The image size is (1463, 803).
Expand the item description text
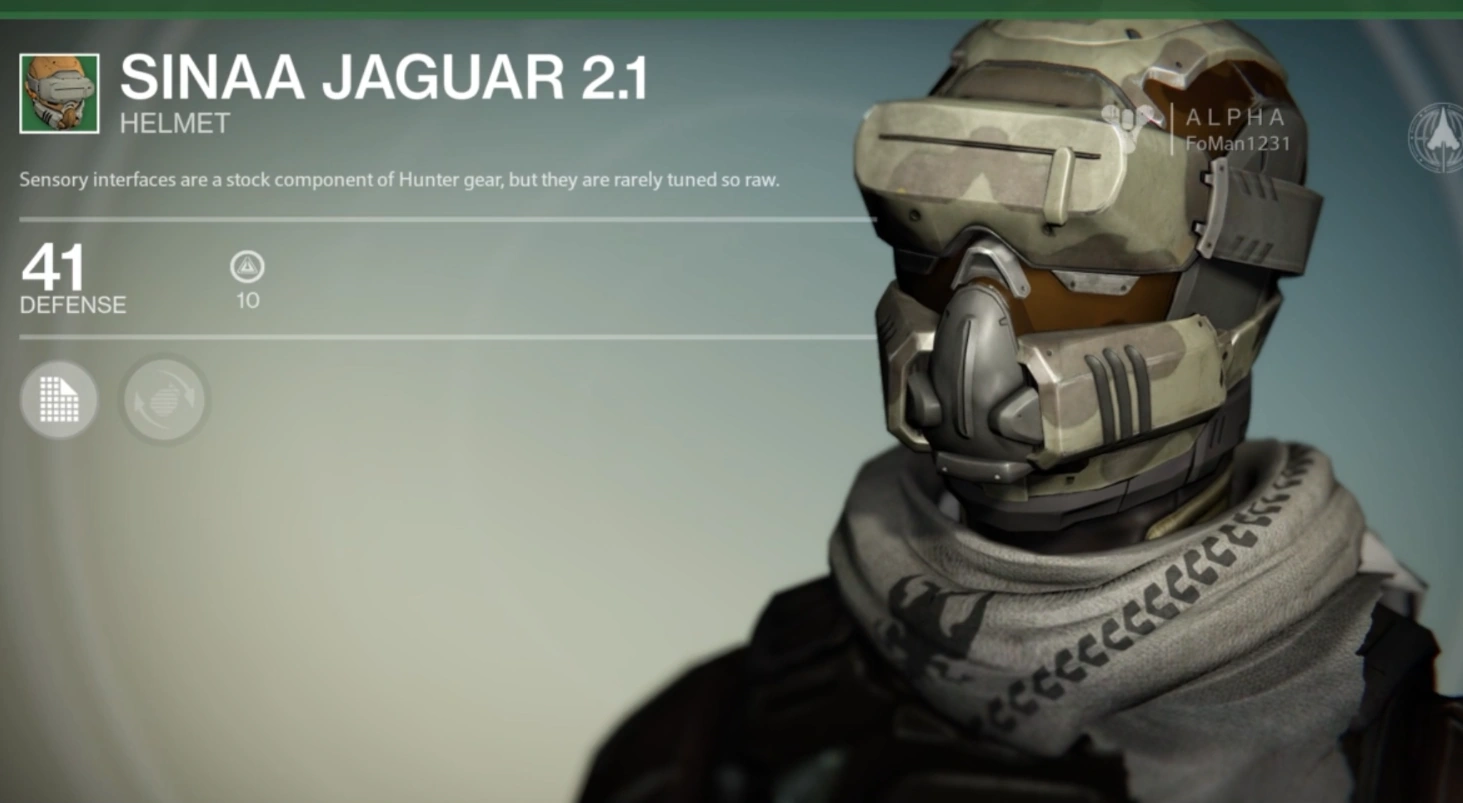400,180
